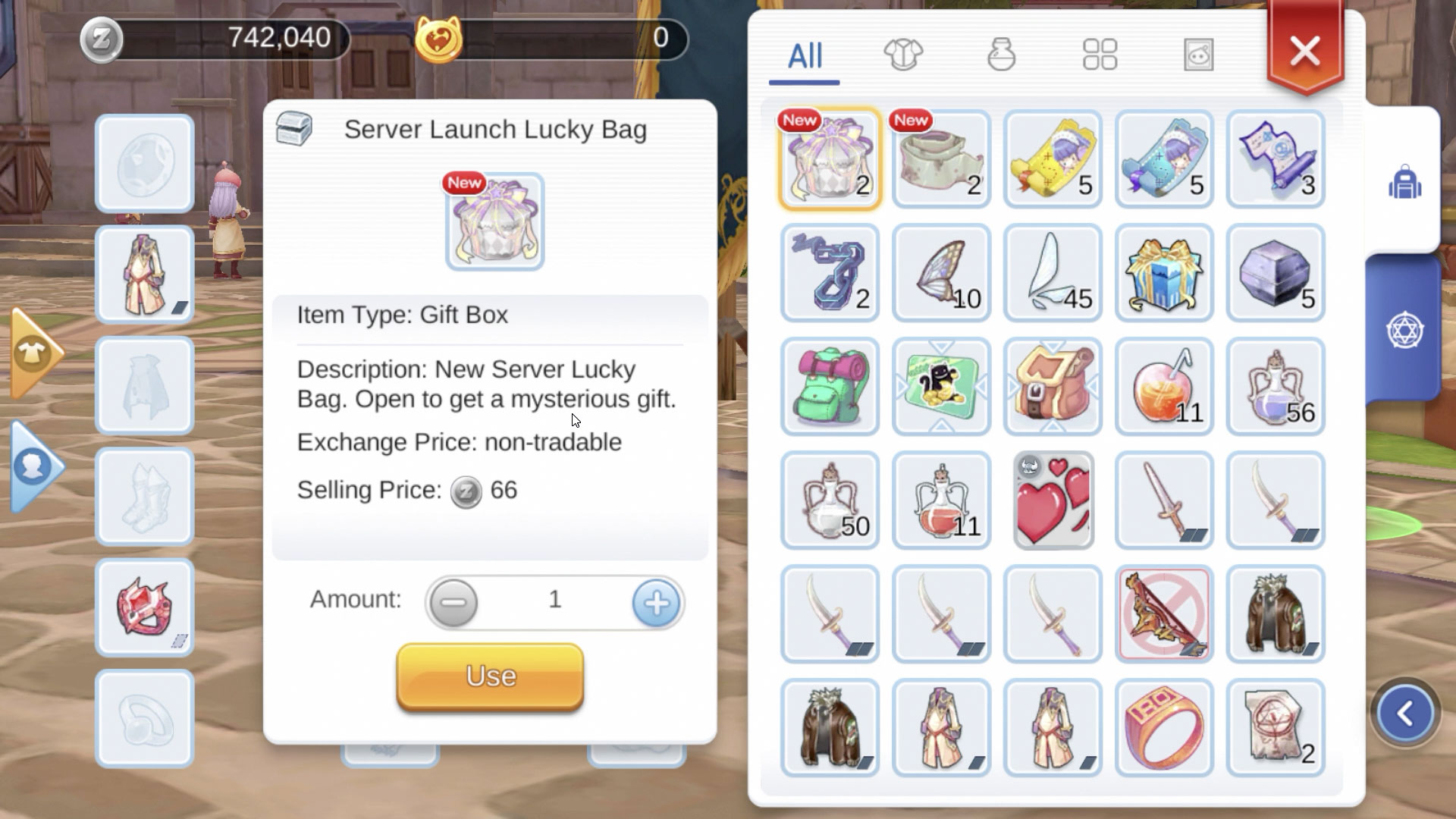
Task: Open the card items filter icon
Action: [x=1198, y=54]
